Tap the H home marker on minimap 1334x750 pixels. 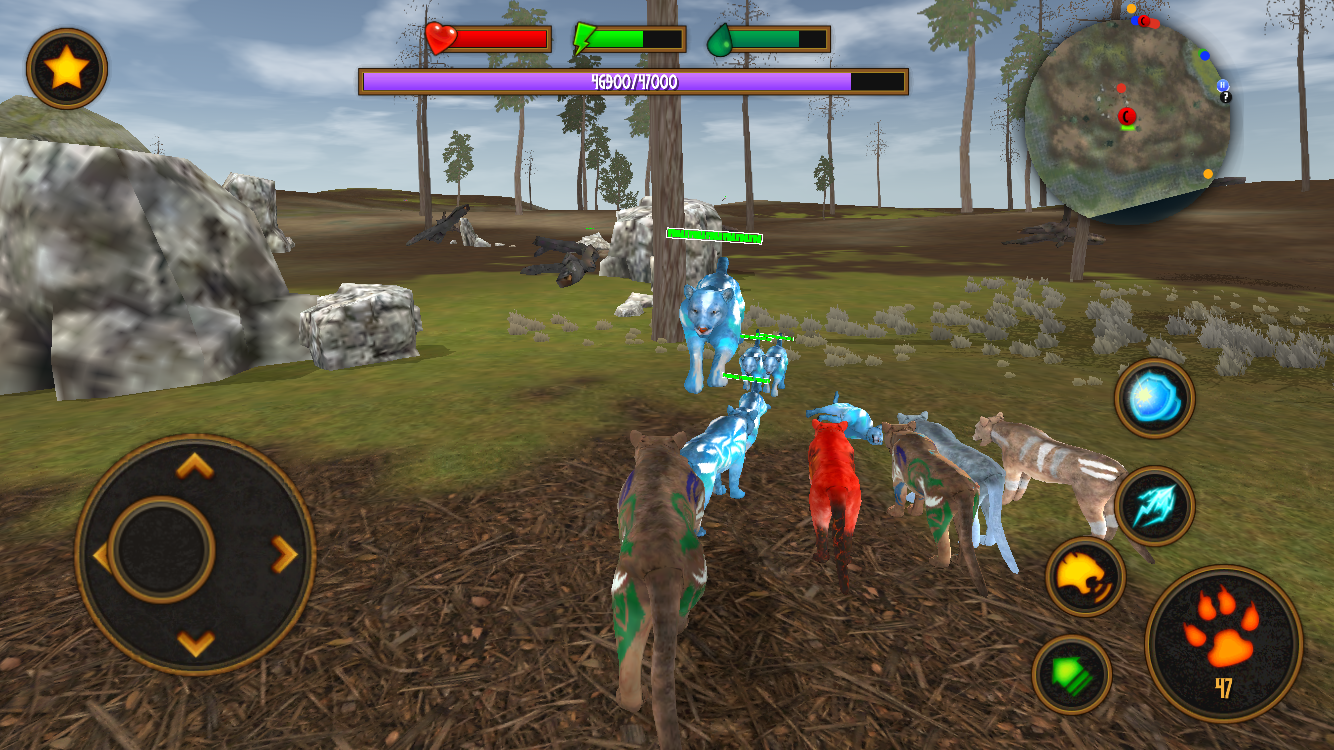1222,85
